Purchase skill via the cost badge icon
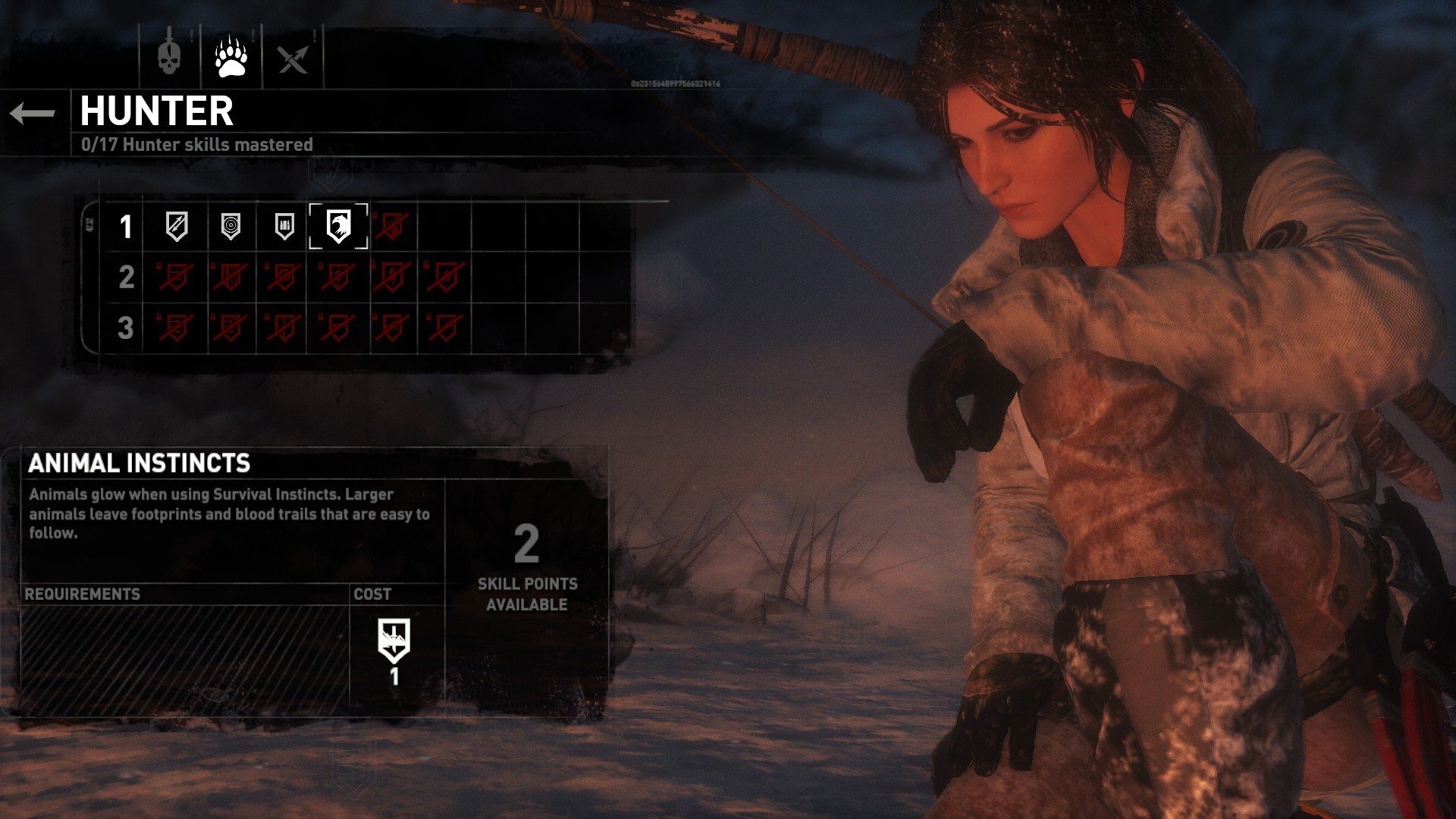1456x819 pixels. click(x=394, y=641)
